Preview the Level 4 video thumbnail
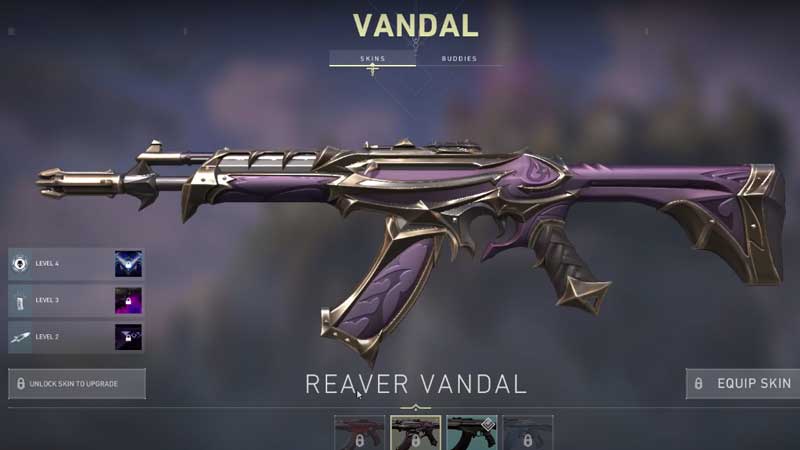Viewport: 800px width, 450px height. [x=128, y=264]
